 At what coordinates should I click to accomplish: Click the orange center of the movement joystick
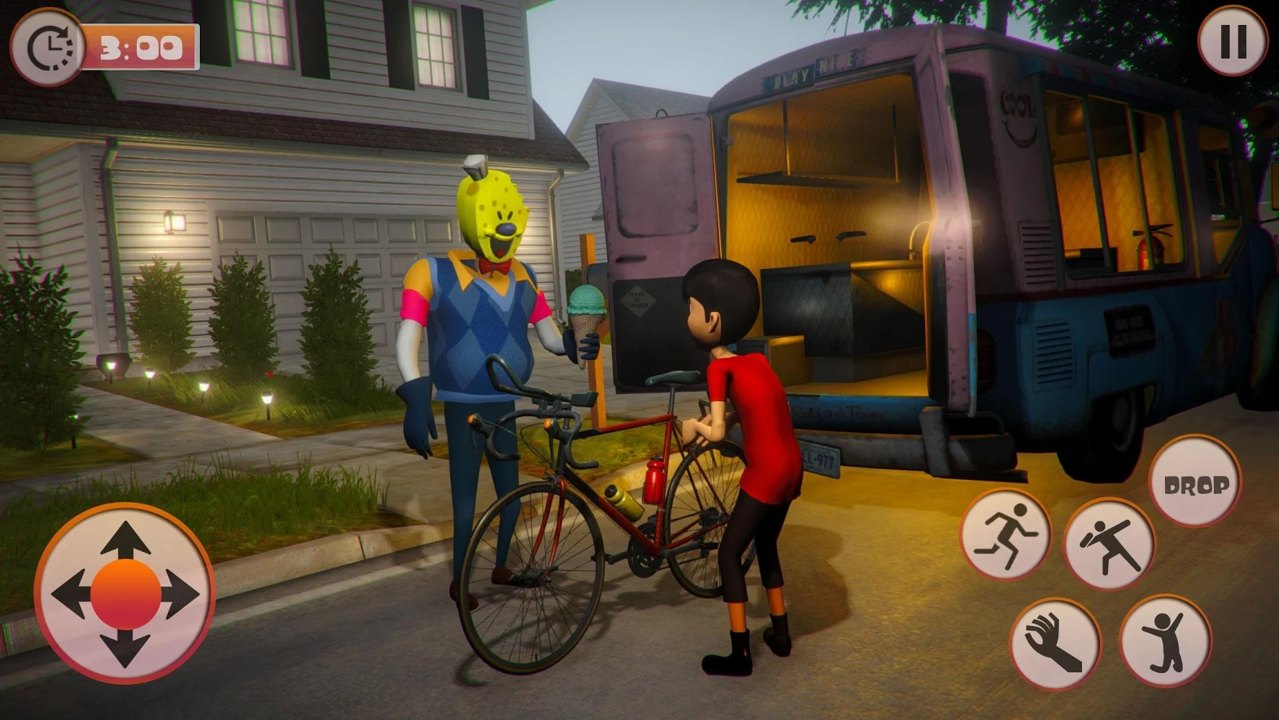click(125, 594)
